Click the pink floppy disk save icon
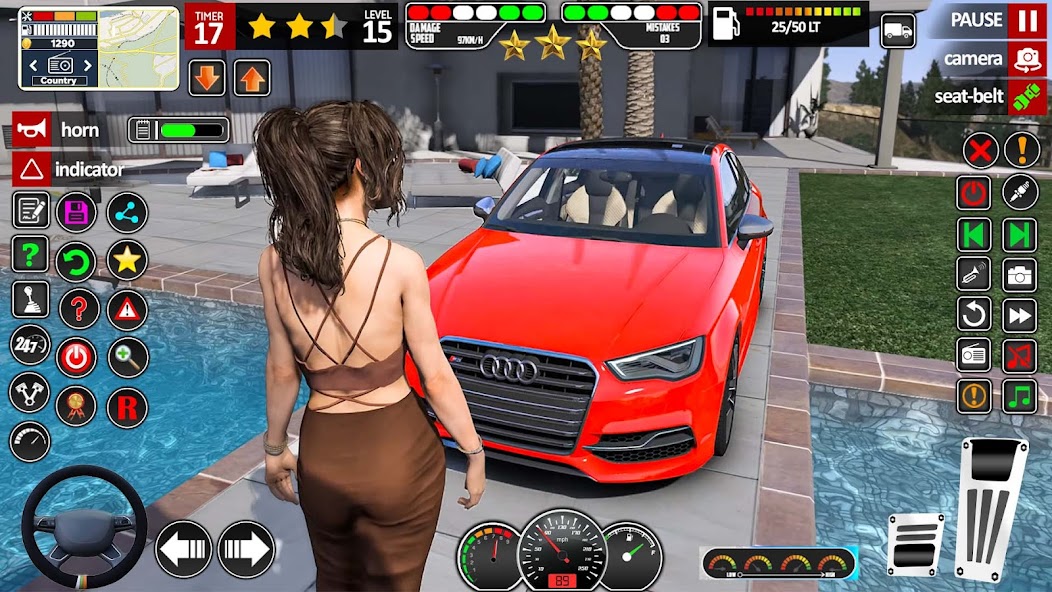The height and width of the screenshot is (592, 1052). 76,212
